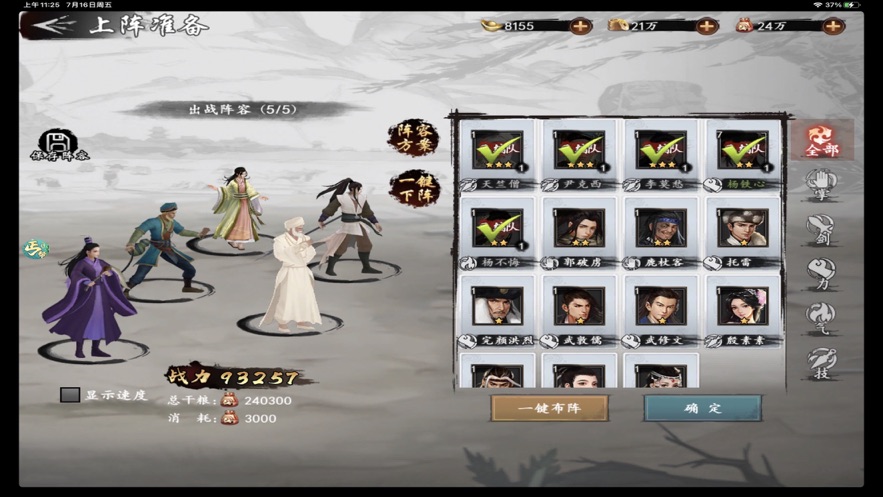Remove all heroes with 一键下阵
The height and width of the screenshot is (497, 883).
point(412,189)
